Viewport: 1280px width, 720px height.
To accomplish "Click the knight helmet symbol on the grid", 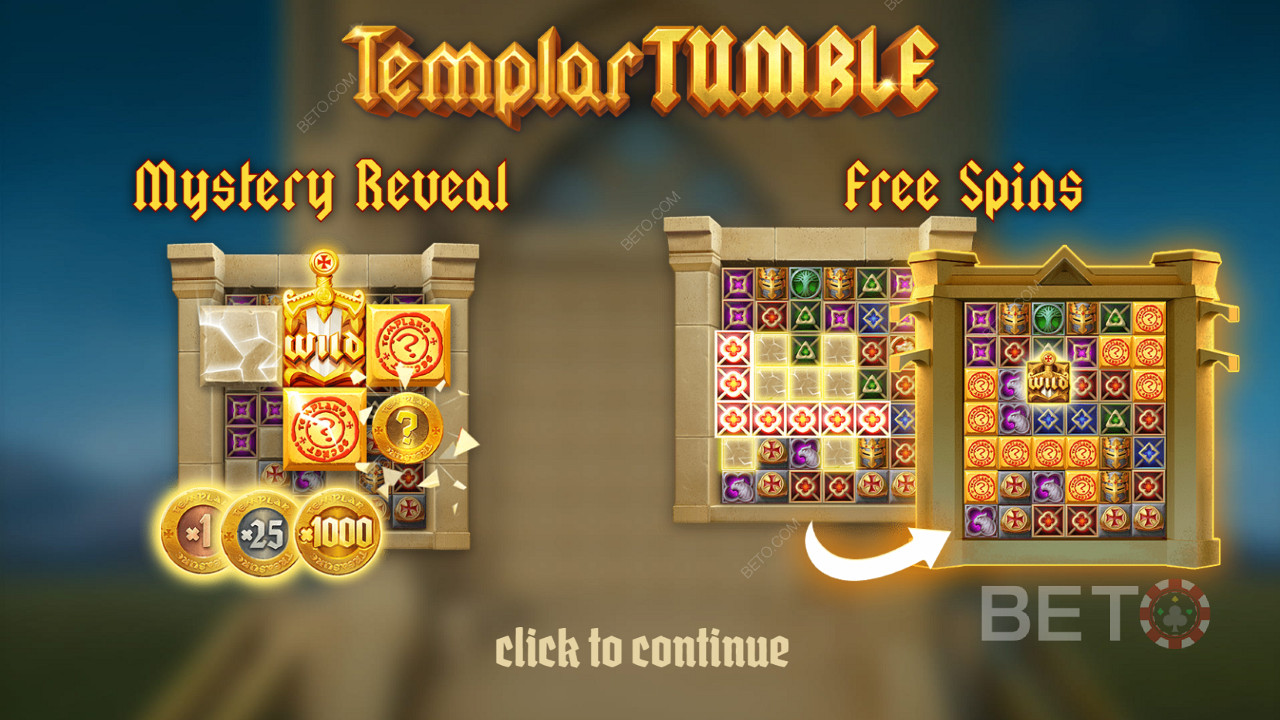I will pos(770,282).
